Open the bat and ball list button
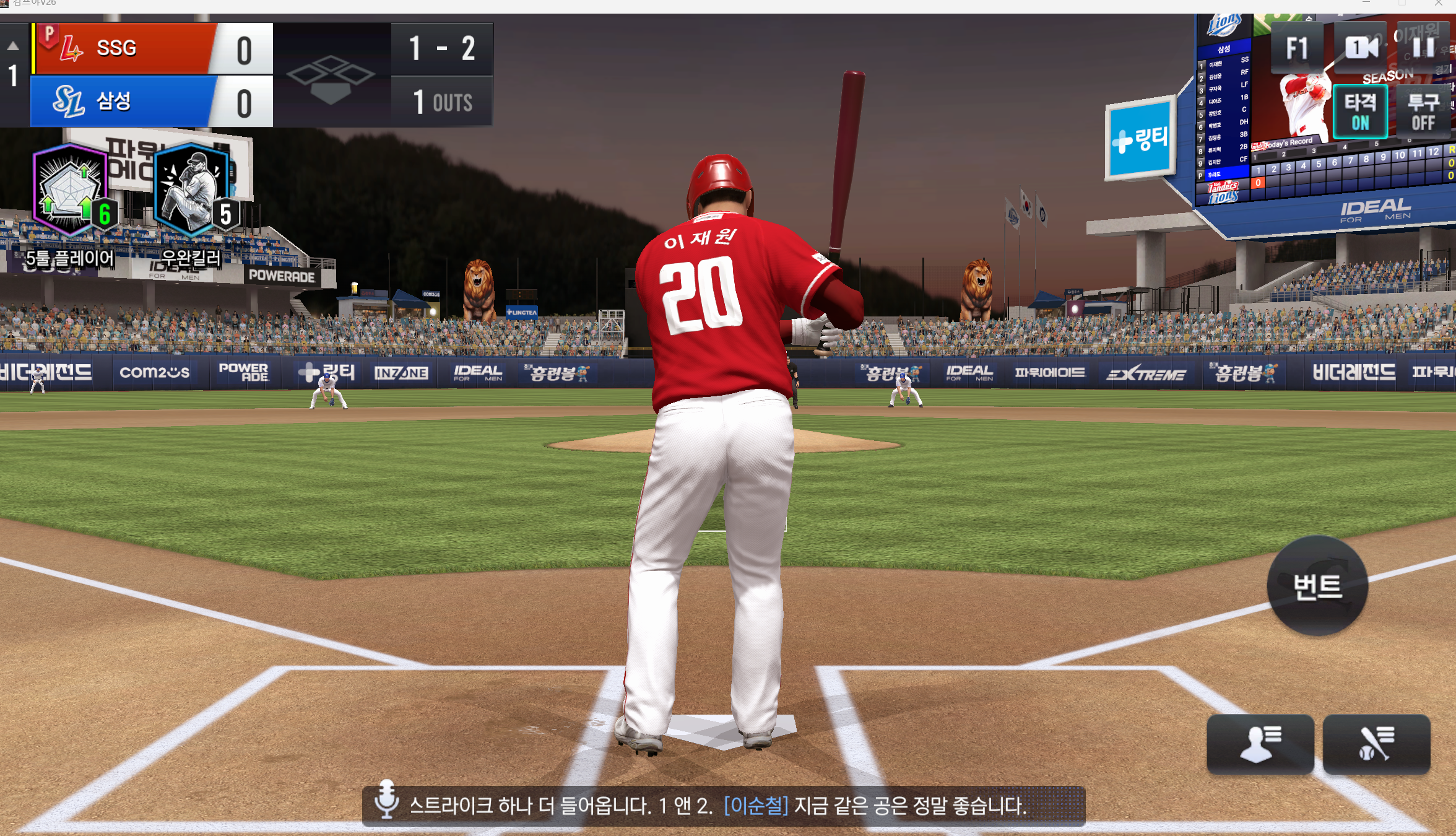The width and height of the screenshot is (1456, 836). click(x=1376, y=744)
